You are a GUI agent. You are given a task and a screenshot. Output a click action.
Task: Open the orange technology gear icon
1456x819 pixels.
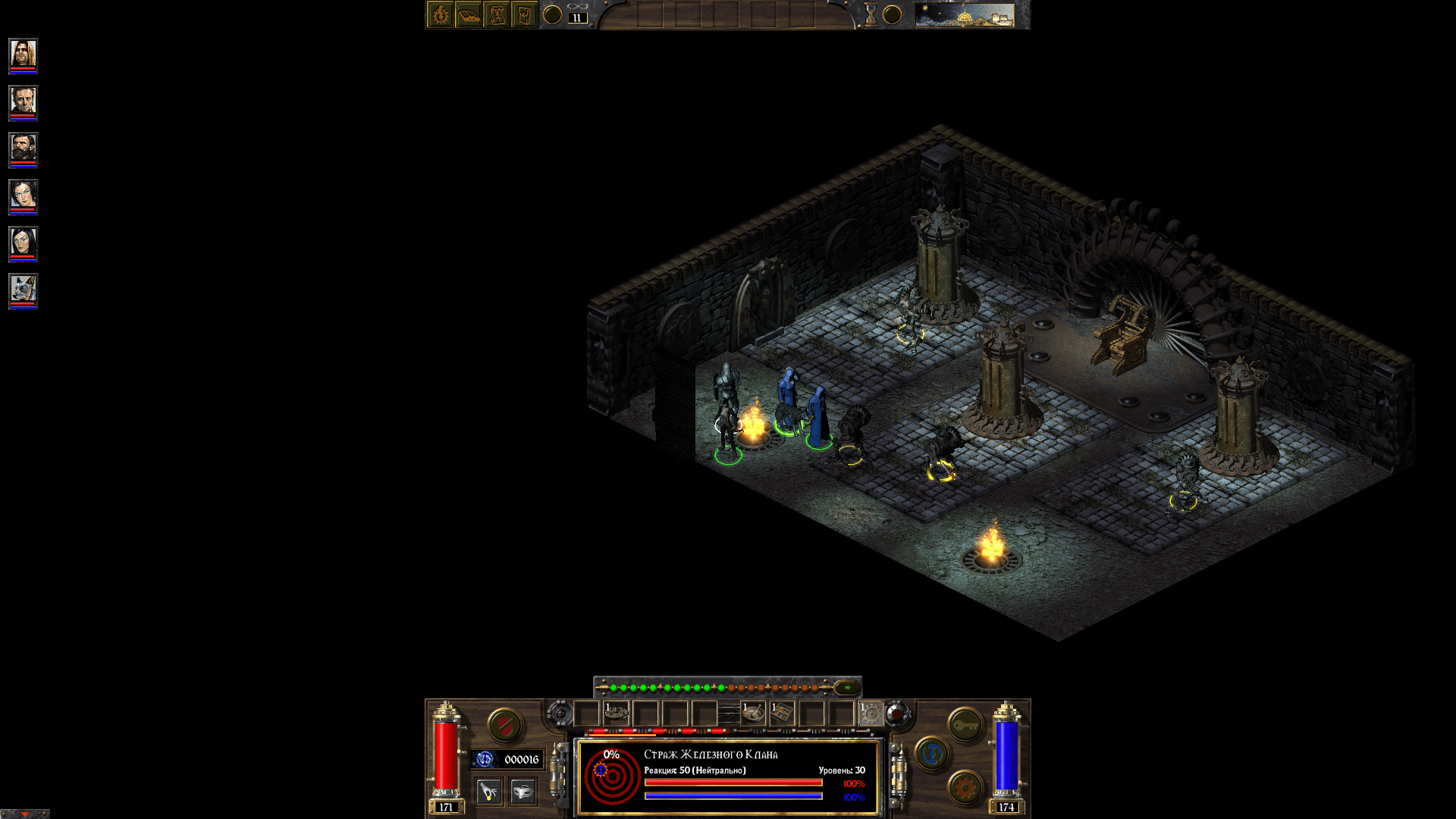coord(965,788)
